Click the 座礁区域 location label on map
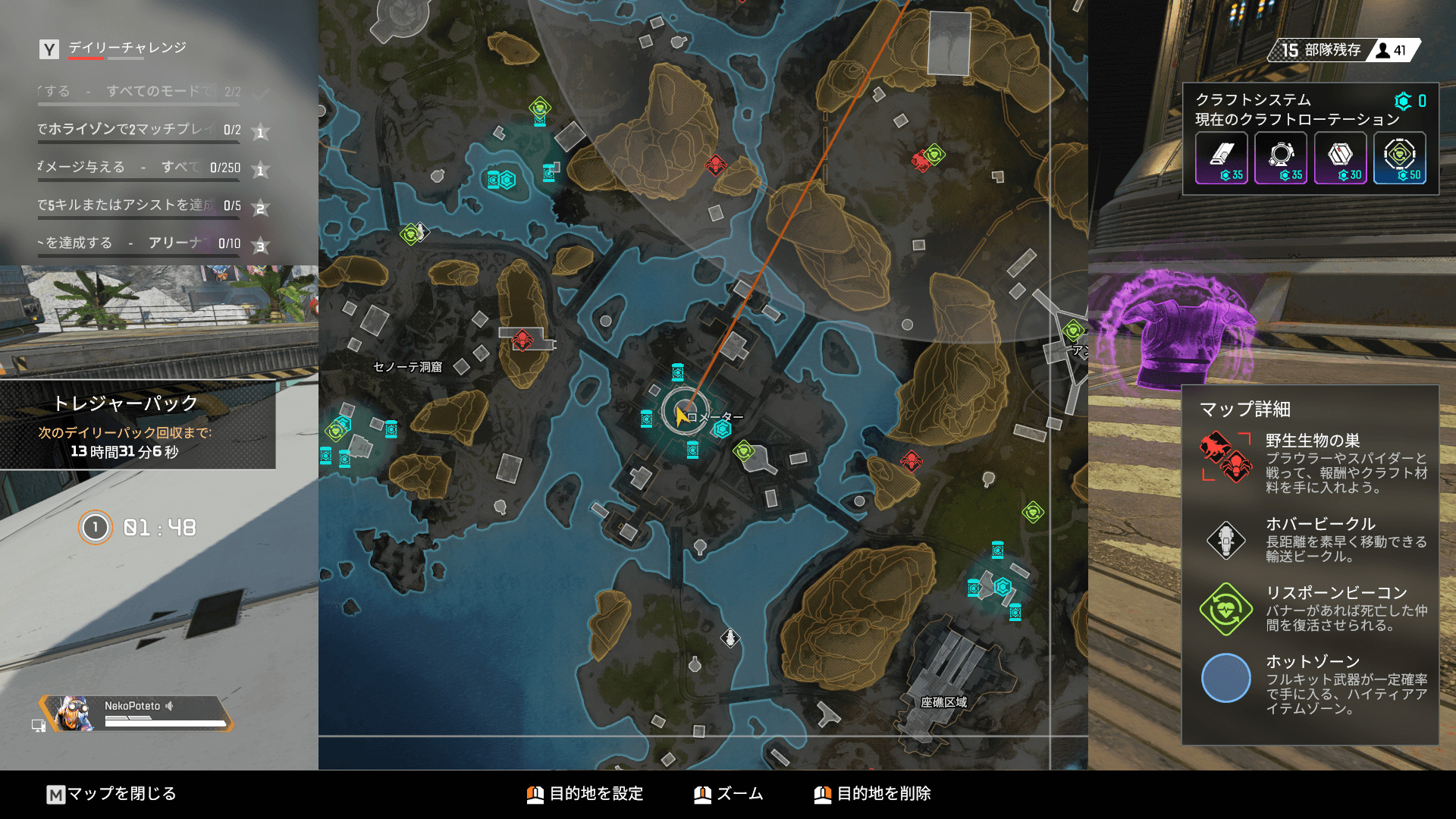 [943, 702]
